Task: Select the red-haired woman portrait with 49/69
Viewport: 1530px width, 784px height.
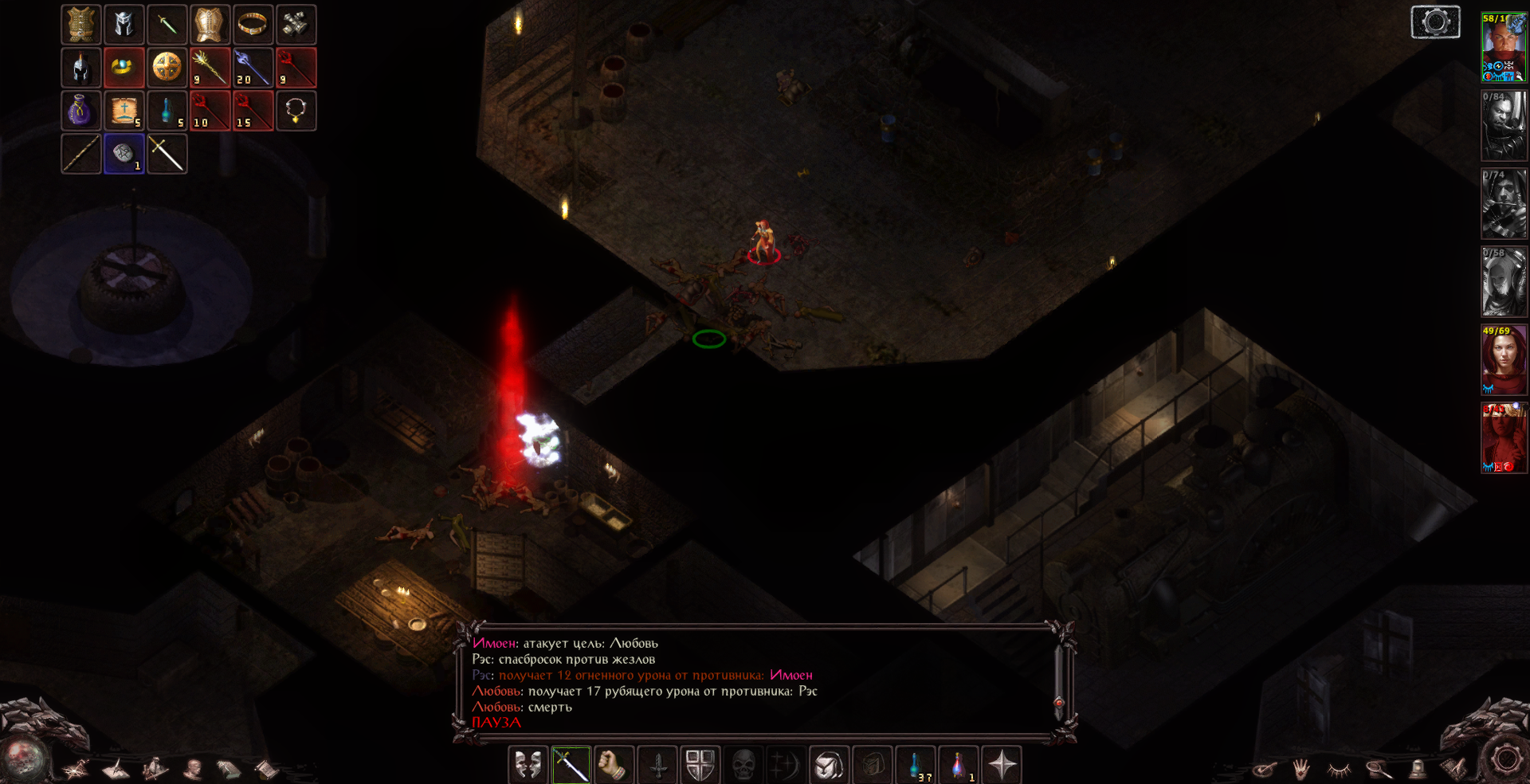Action: pos(1504,359)
